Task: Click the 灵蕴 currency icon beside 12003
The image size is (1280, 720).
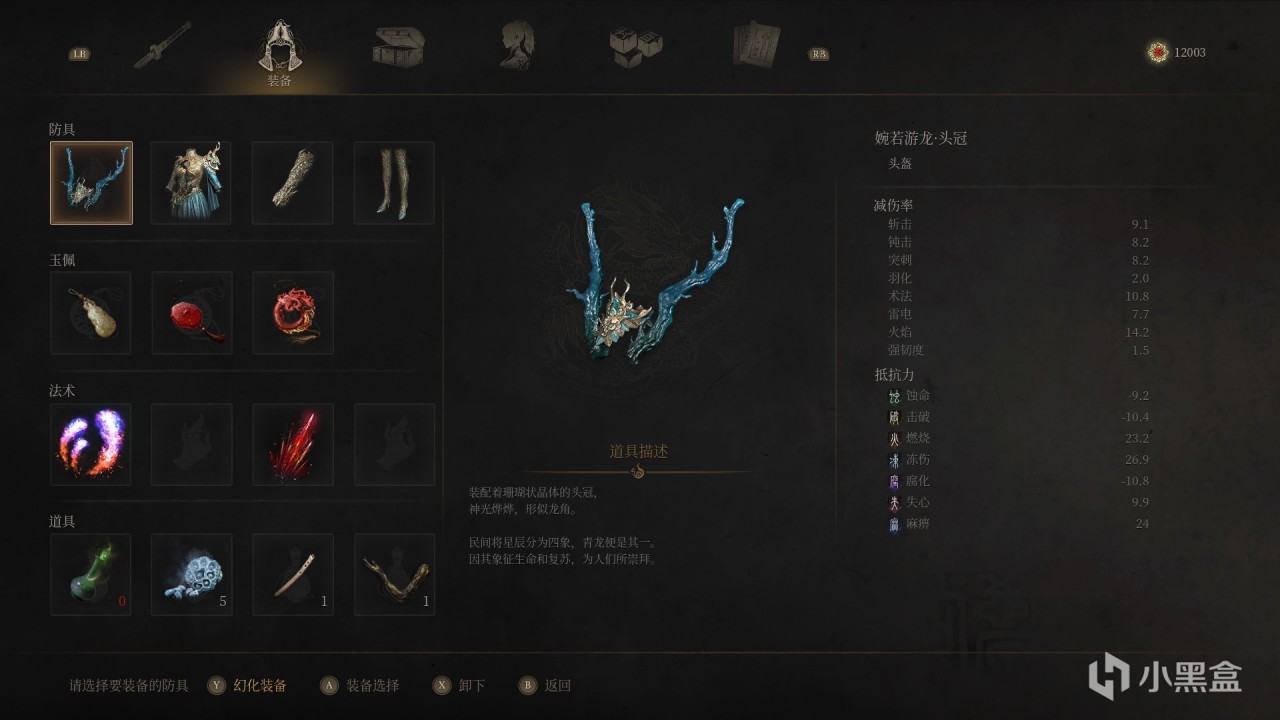Action: (1157, 51)
